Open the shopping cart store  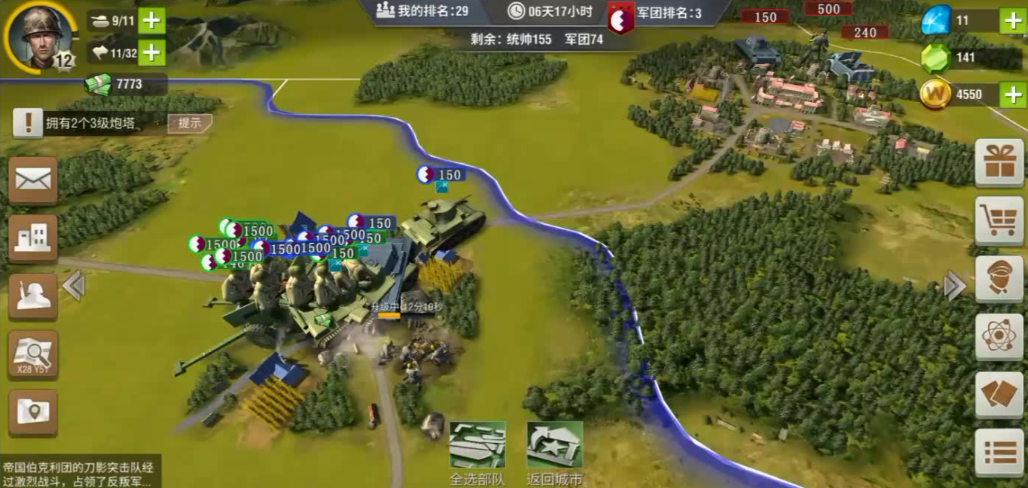click(999, 221)
